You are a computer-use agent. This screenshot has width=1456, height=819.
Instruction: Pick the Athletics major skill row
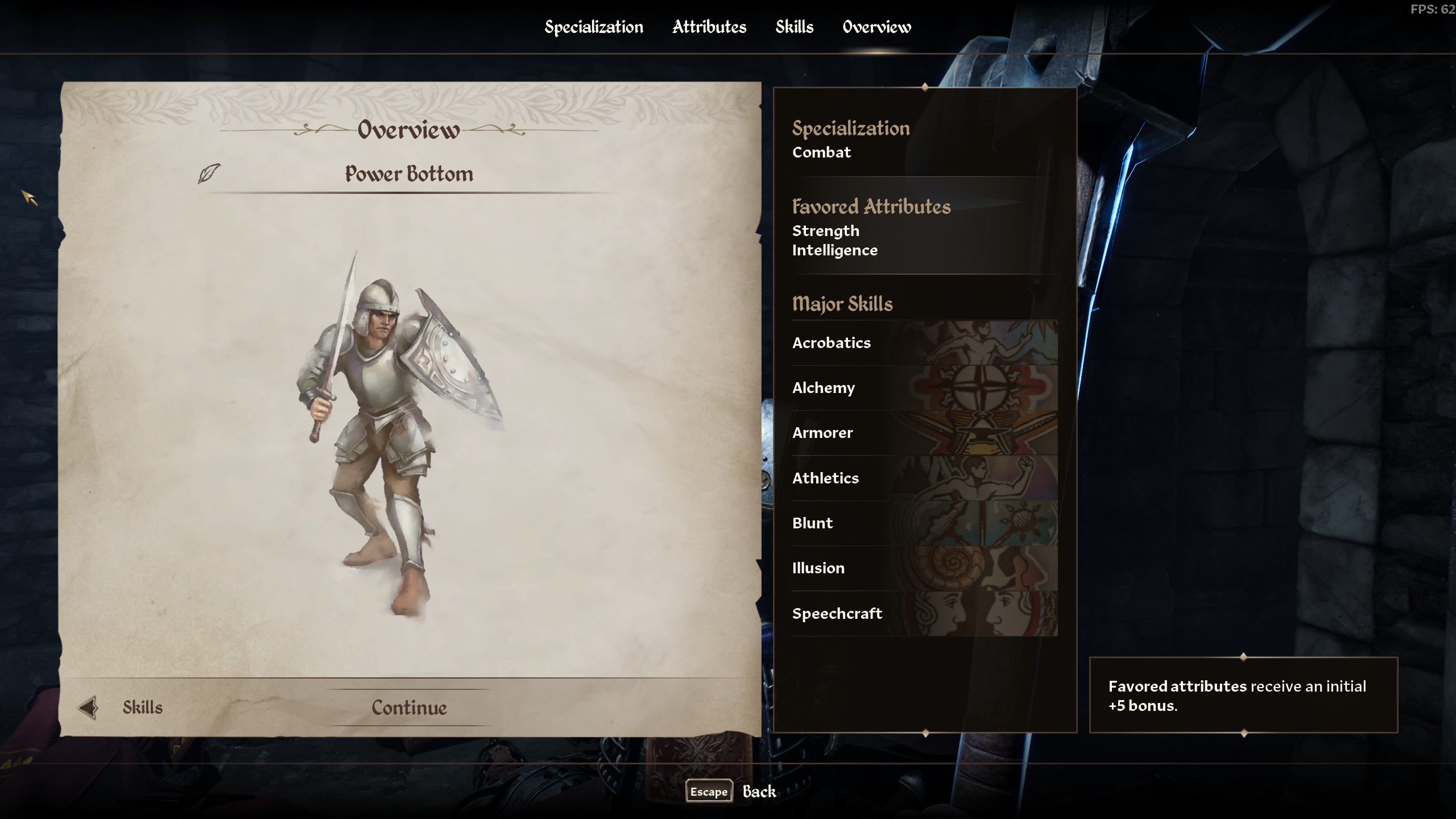coord(924,478)
